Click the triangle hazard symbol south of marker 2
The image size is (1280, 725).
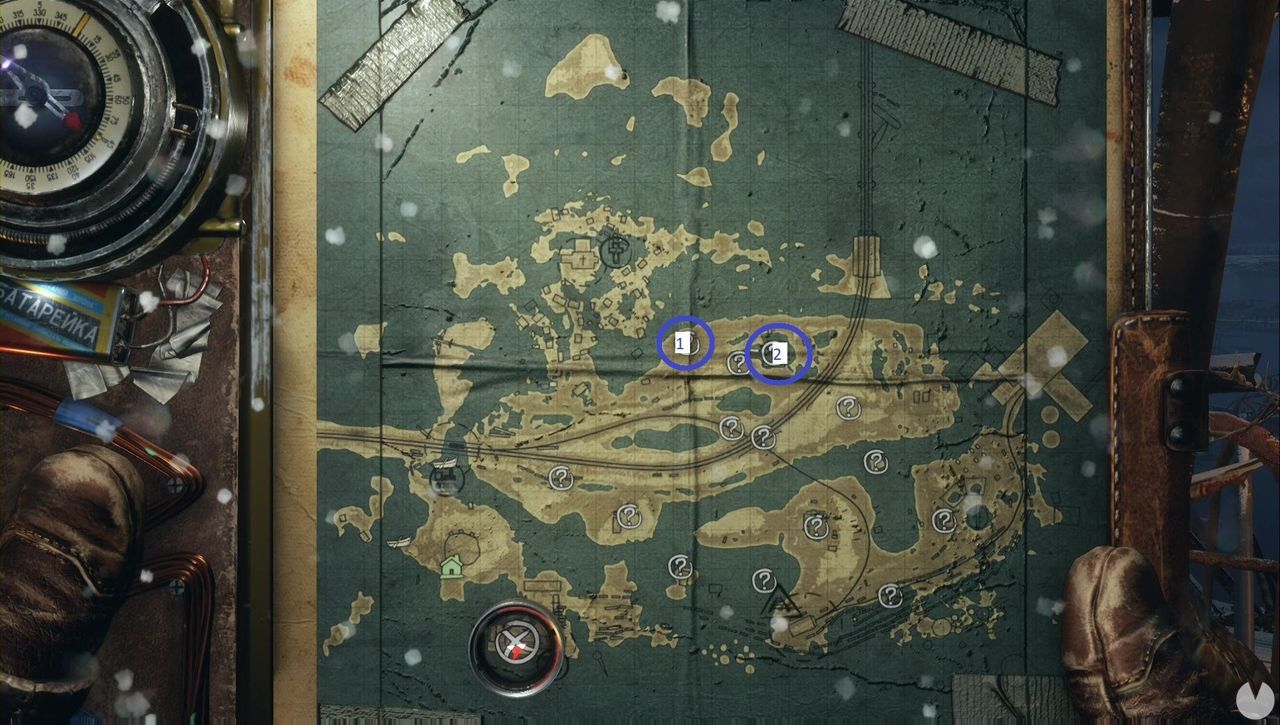(x=779, y=598)
